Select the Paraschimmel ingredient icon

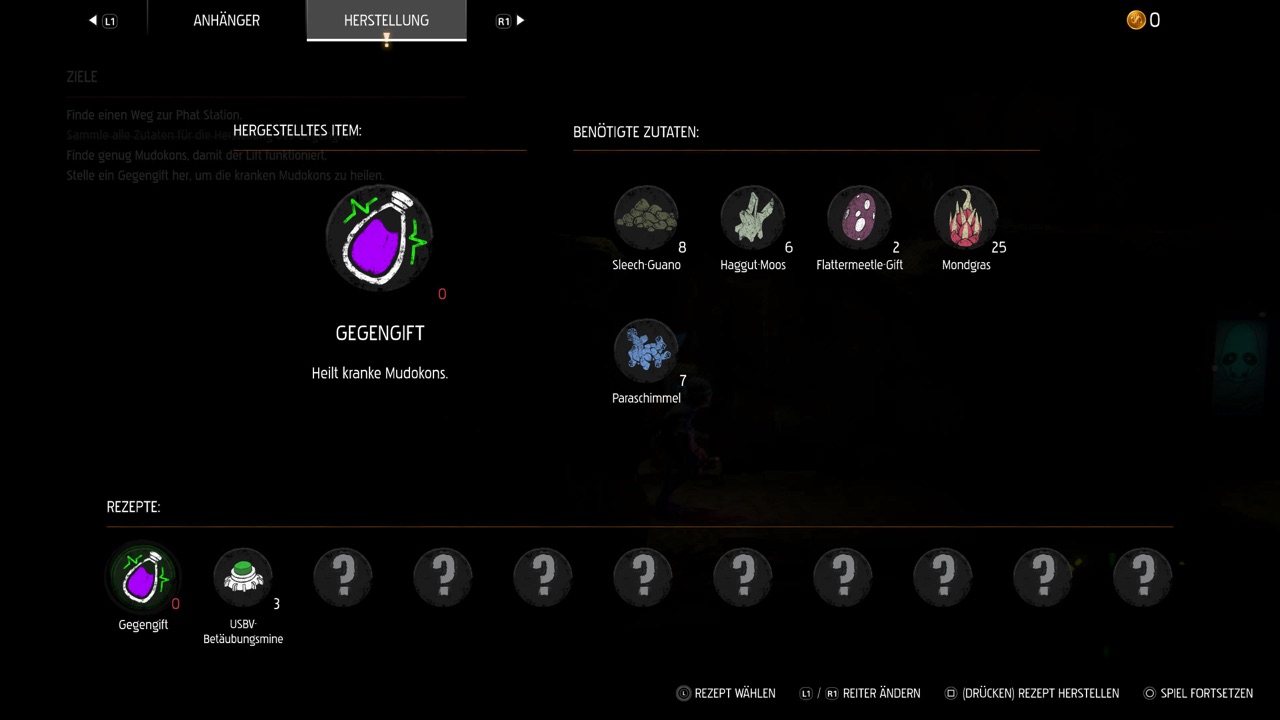[x=646, y=349]
